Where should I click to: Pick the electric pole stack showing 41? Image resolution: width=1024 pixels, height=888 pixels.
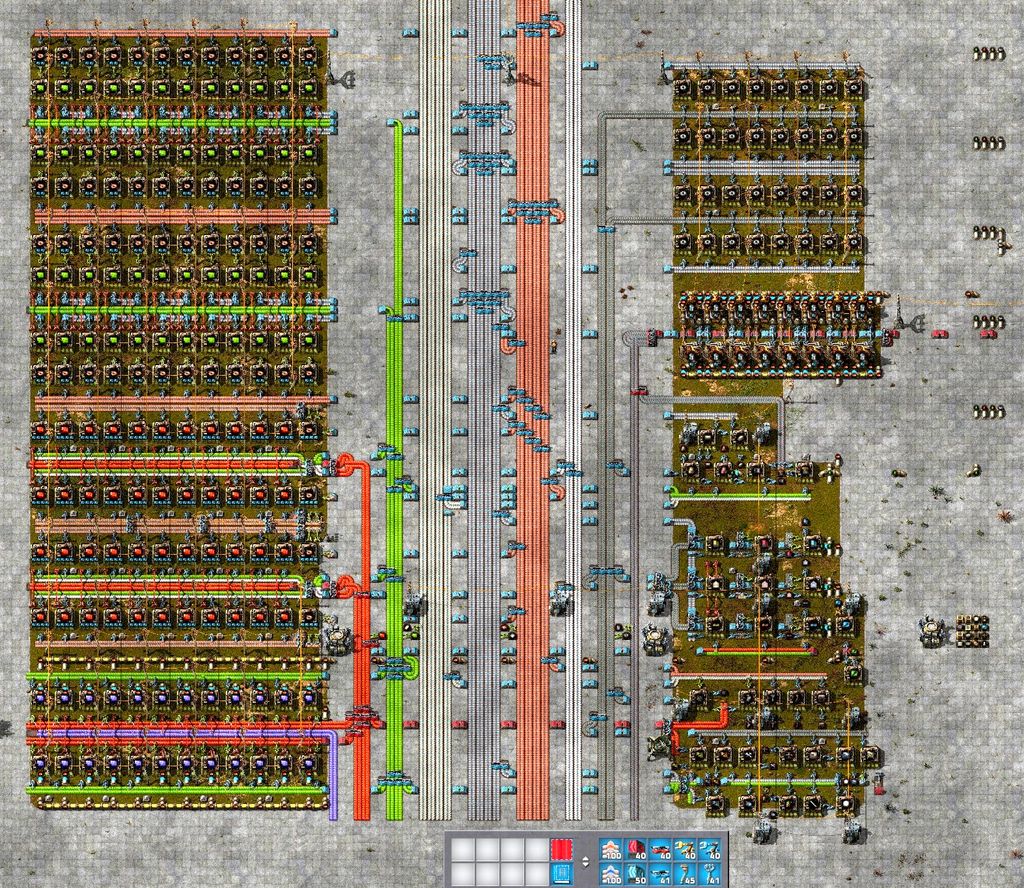(710, 875)
